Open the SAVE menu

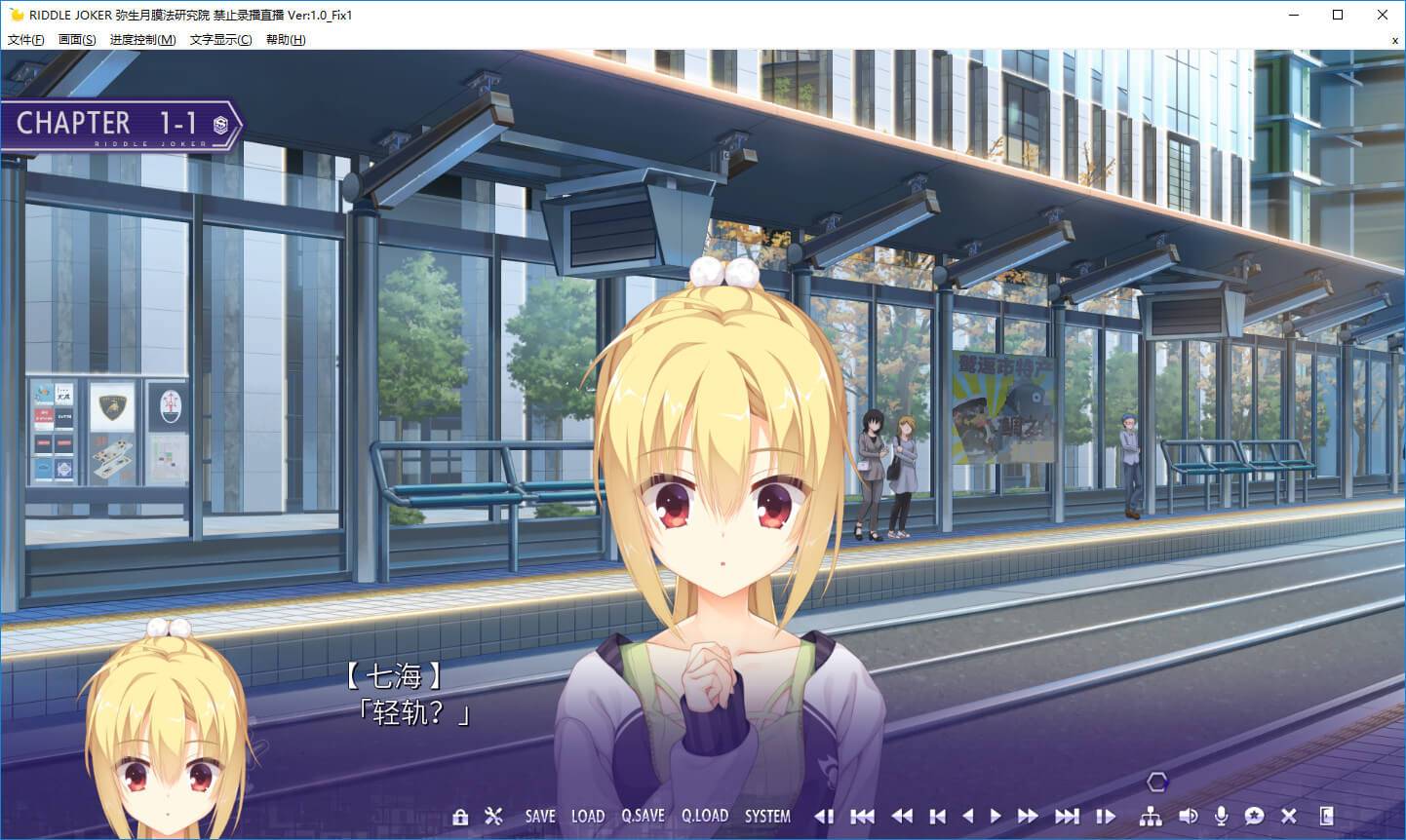pyautogui.click(x=539, y=817)
